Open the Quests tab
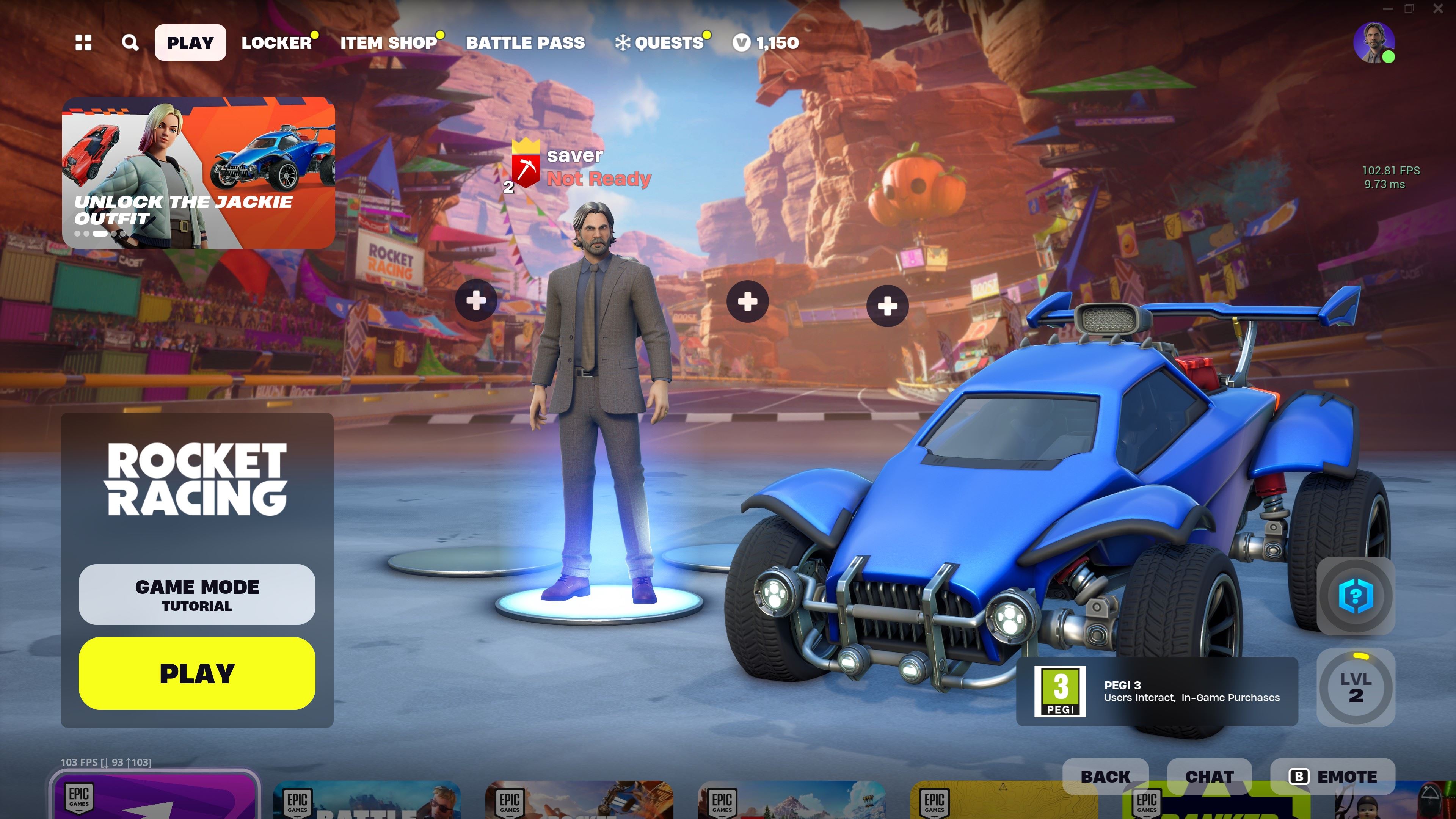 coord(661,42)
